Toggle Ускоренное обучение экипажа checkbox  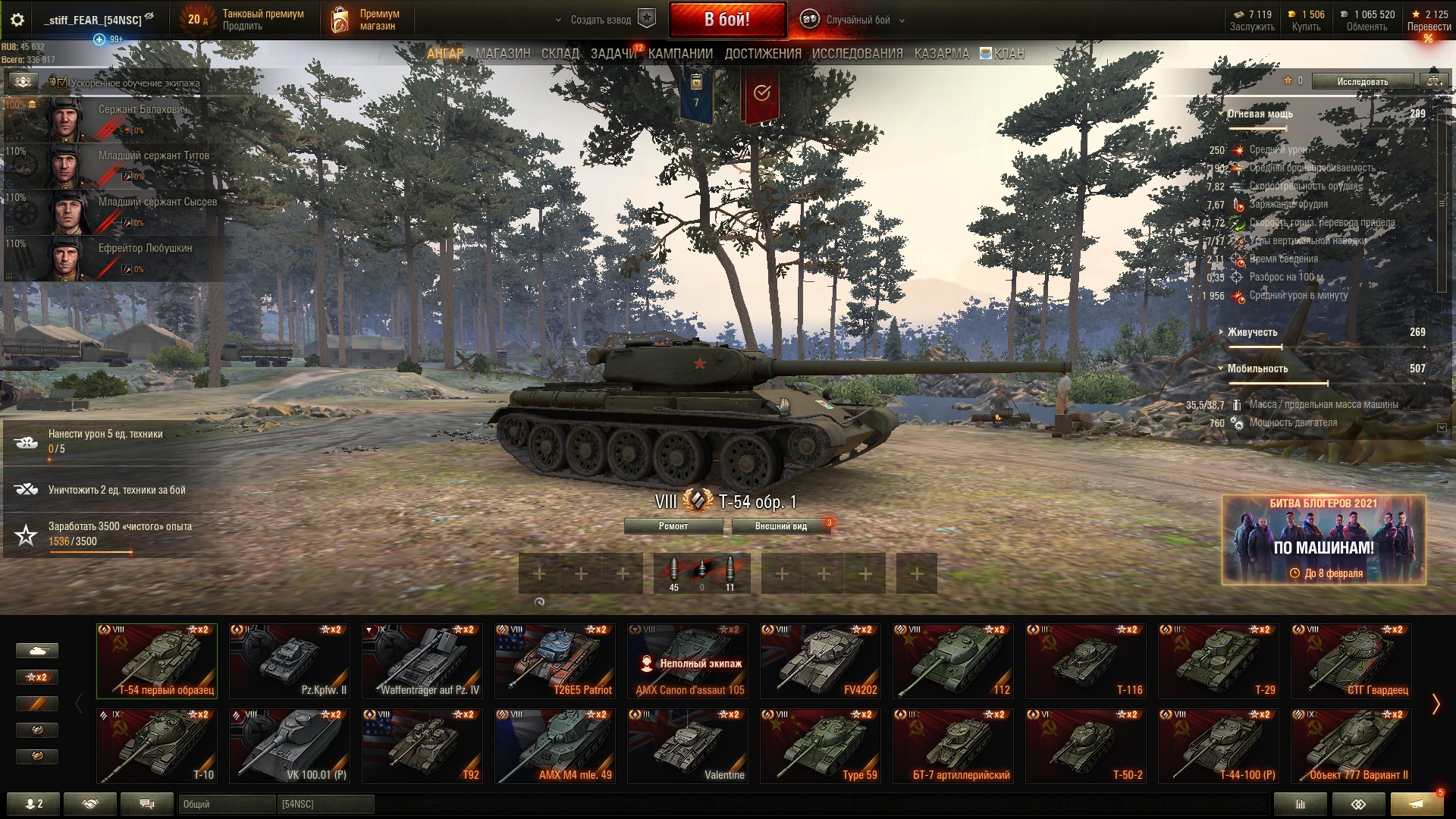(x=62, y=83)
